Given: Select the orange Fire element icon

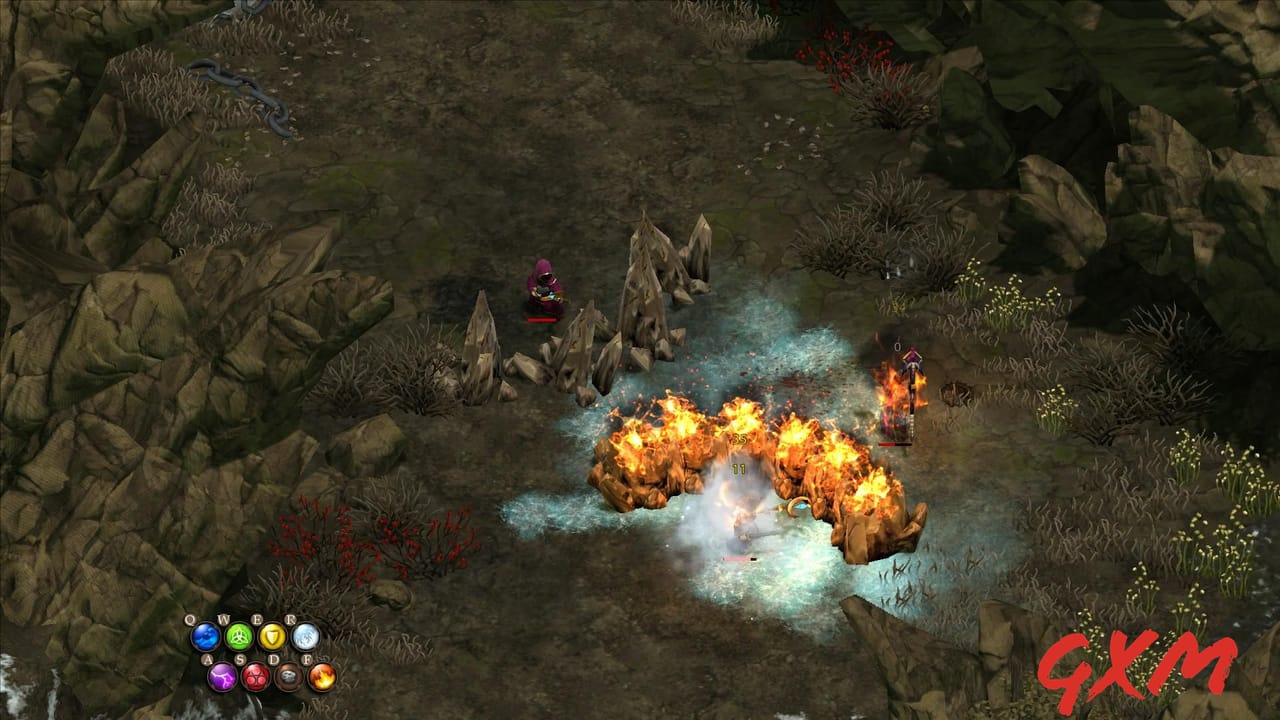Looking at the screenshot, I should coord(323,678).
